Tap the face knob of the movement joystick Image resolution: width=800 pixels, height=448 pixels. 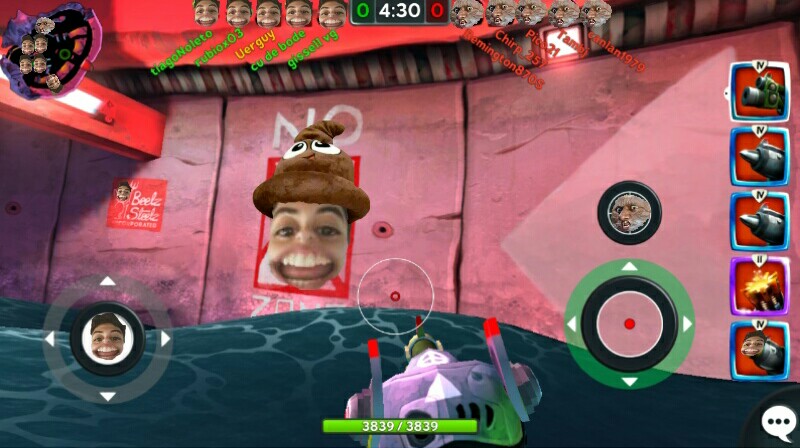coord(107,338)
